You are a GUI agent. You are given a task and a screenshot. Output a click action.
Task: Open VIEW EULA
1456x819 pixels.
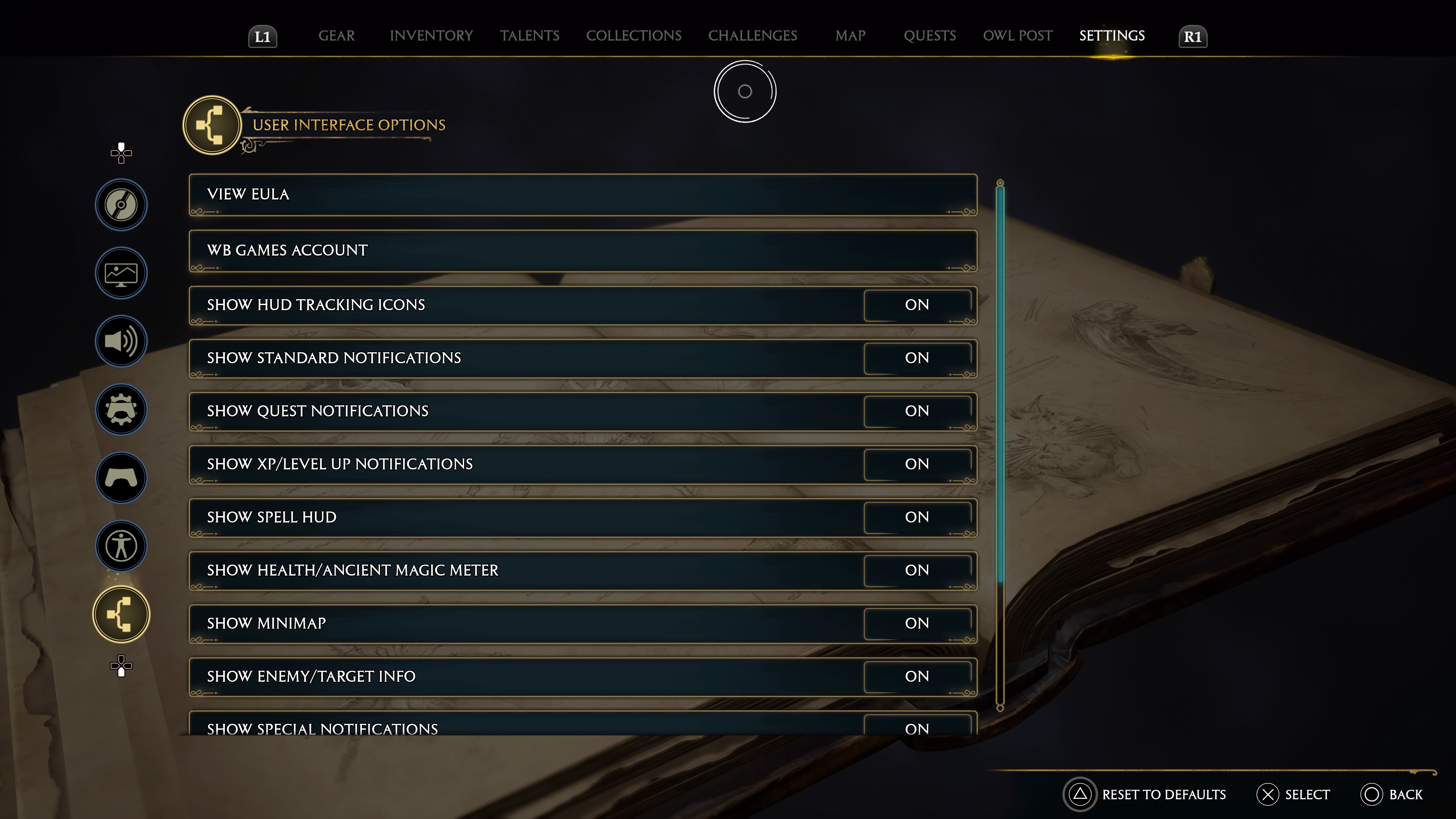(x=582, y=195)
